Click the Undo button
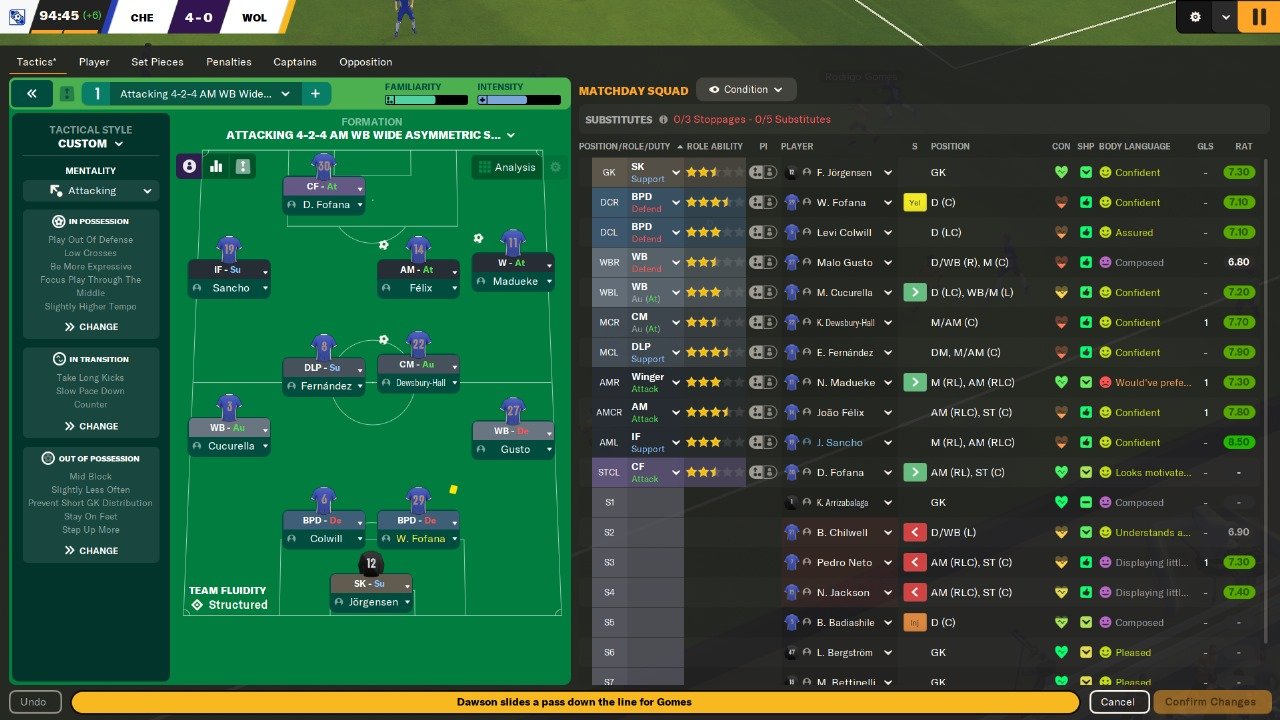The image size is (1280, 720). (x=33, y=702)
